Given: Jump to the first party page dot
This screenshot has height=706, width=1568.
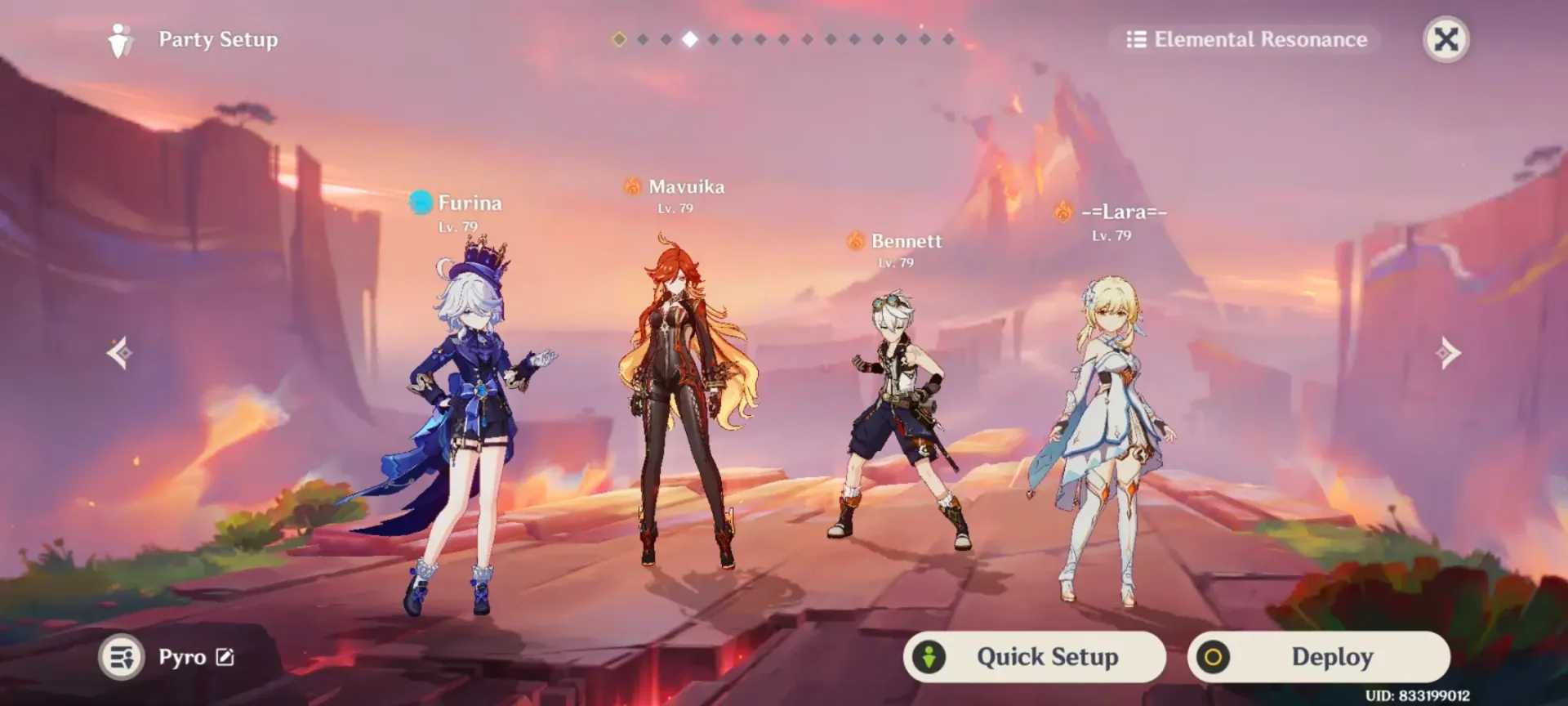Looking at the screenshot, I should point(619,39).
